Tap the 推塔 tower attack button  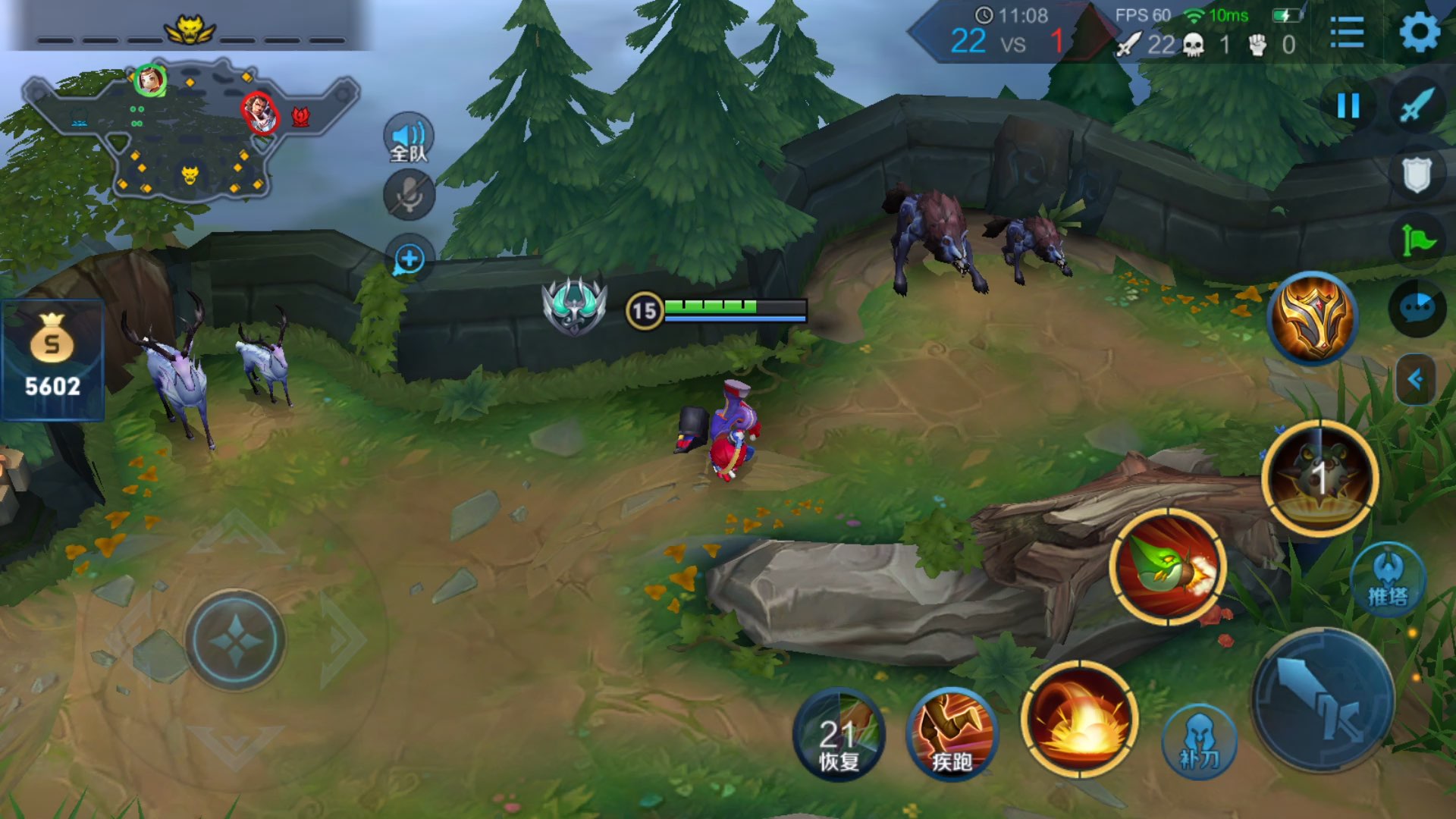click(x=1388, y=581)
